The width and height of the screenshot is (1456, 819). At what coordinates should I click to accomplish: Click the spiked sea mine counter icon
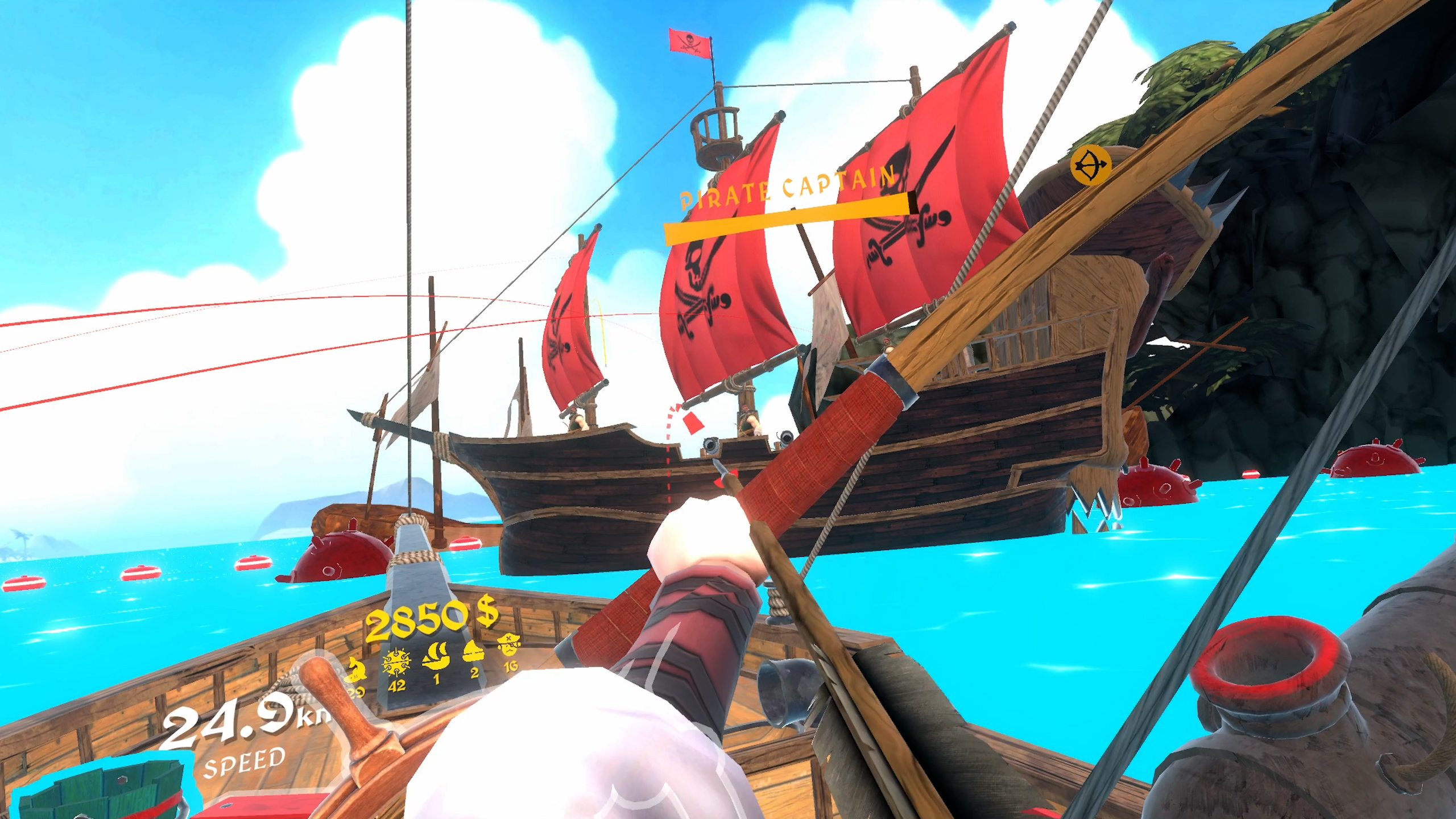coord(396,661)
